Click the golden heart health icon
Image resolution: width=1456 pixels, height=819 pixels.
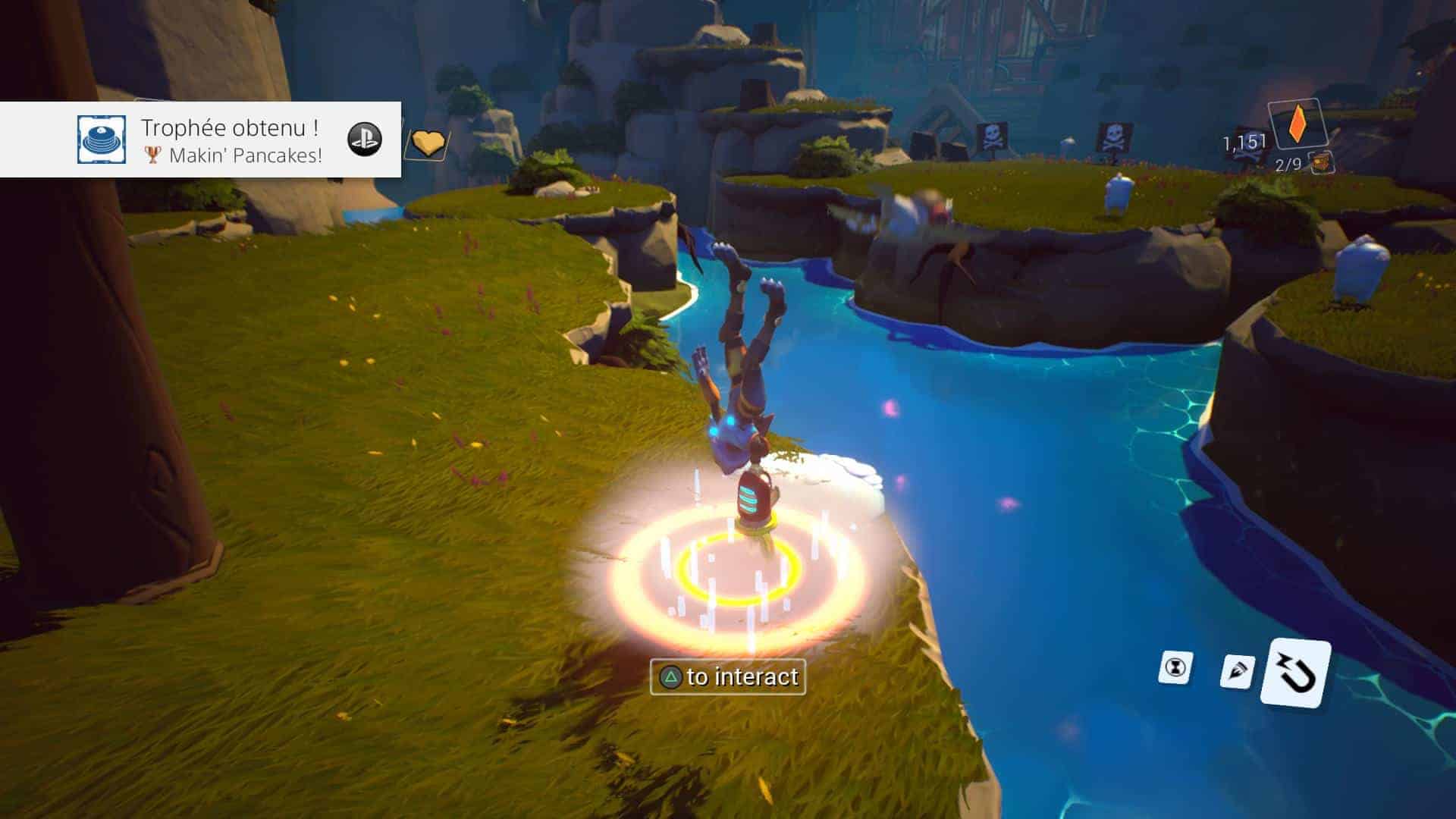[x=428, y=142]
